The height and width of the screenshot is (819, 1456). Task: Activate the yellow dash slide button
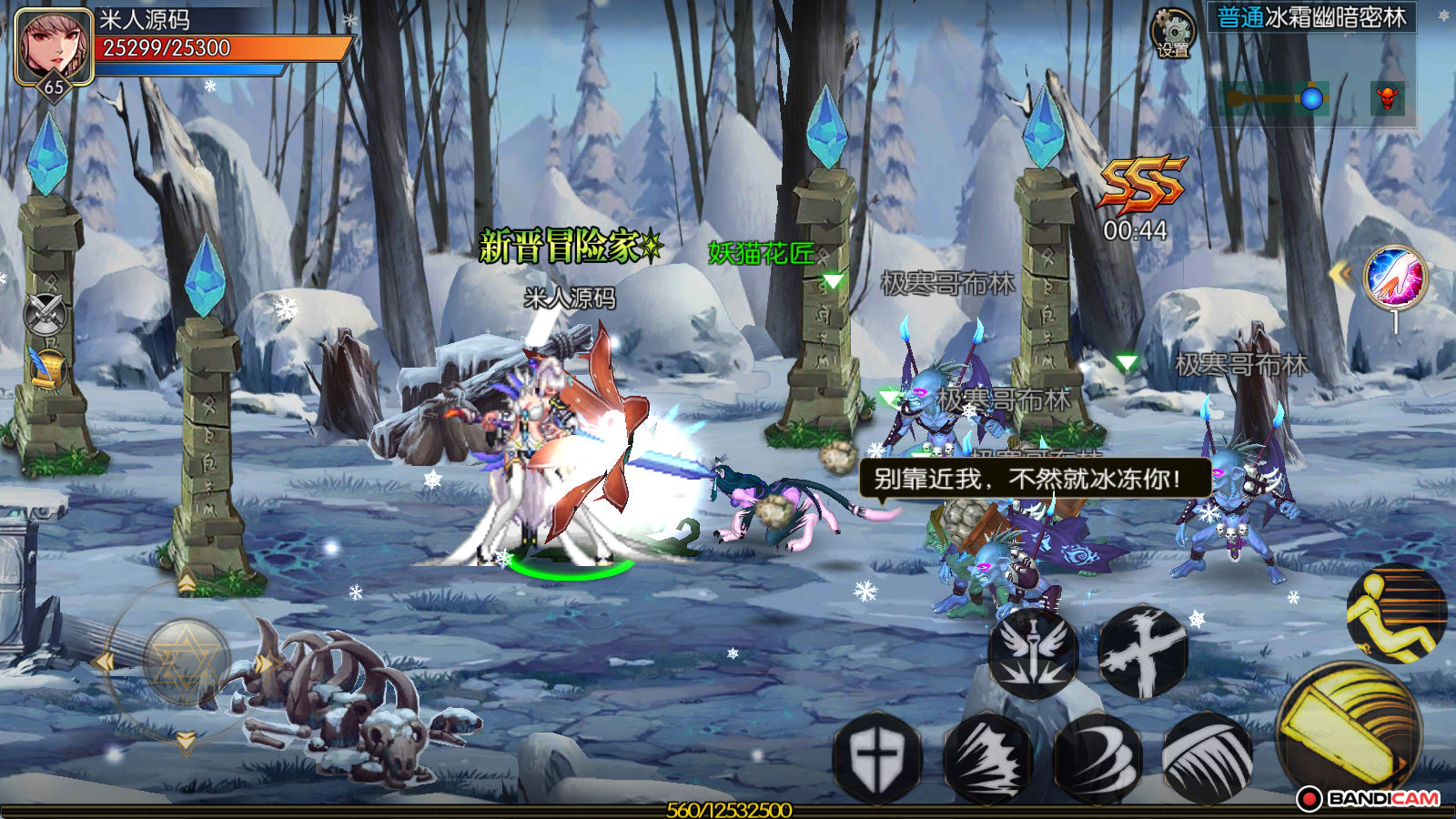coord(1396,614)
